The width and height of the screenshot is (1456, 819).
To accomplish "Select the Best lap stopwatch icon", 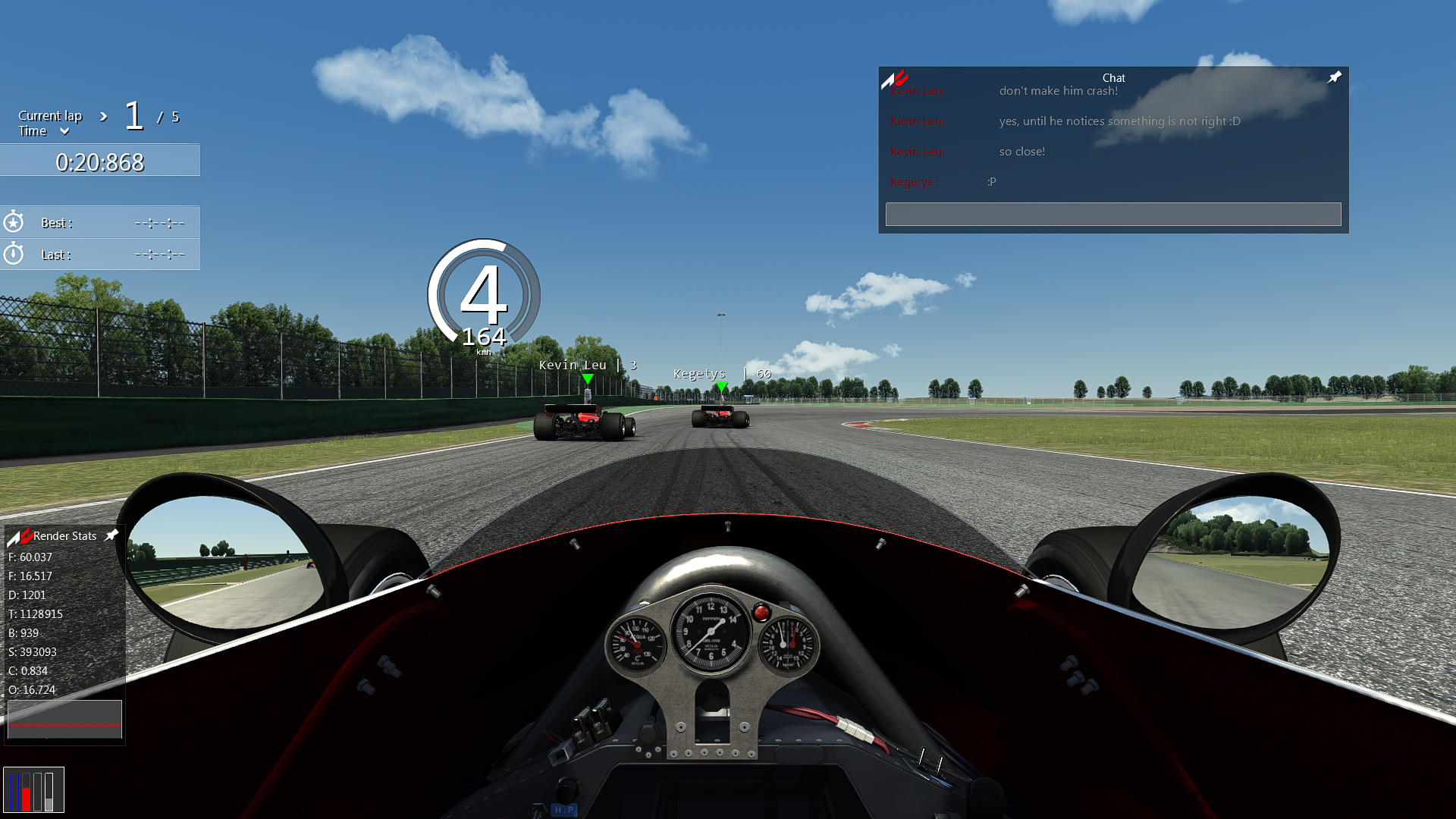I will pos(14,222).
